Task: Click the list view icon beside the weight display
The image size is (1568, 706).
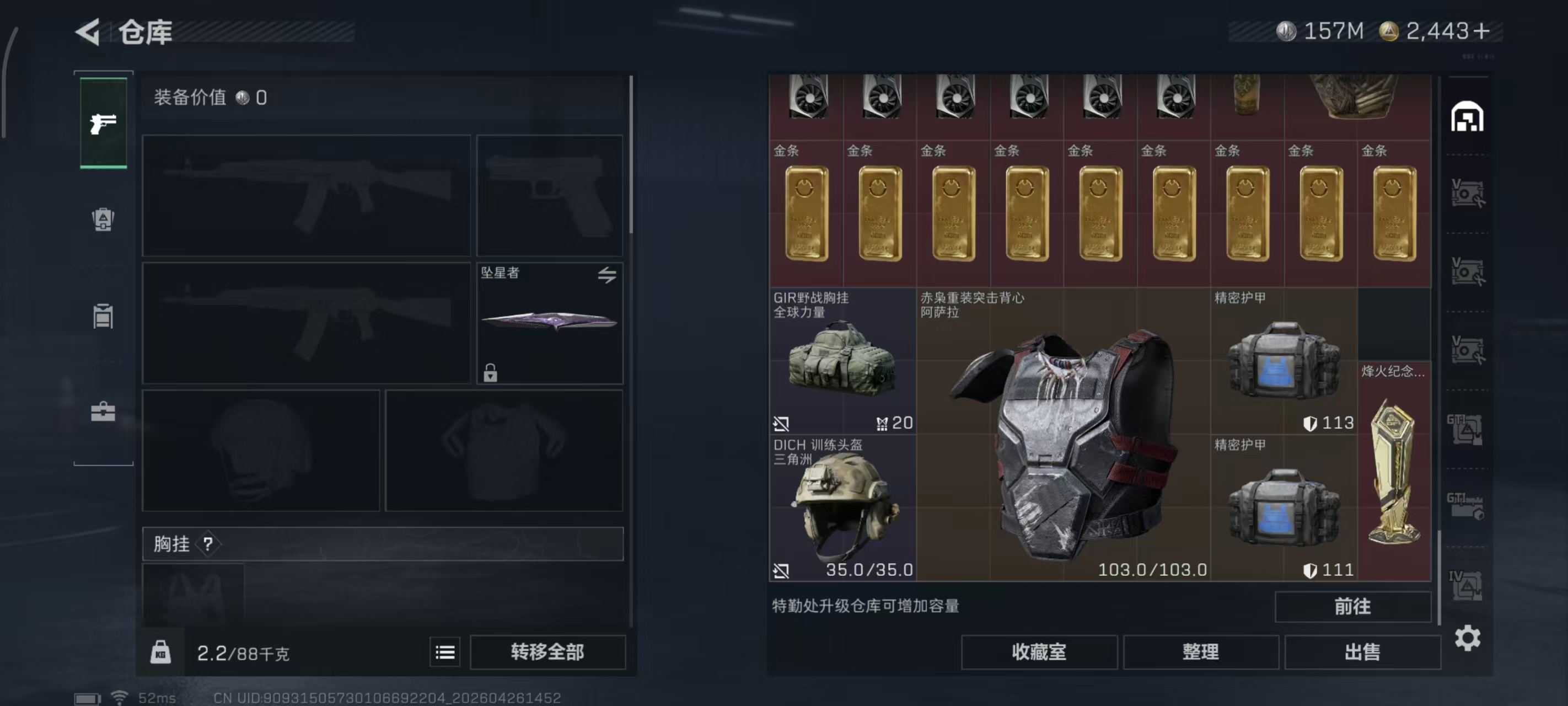Action: click(445, 652)
